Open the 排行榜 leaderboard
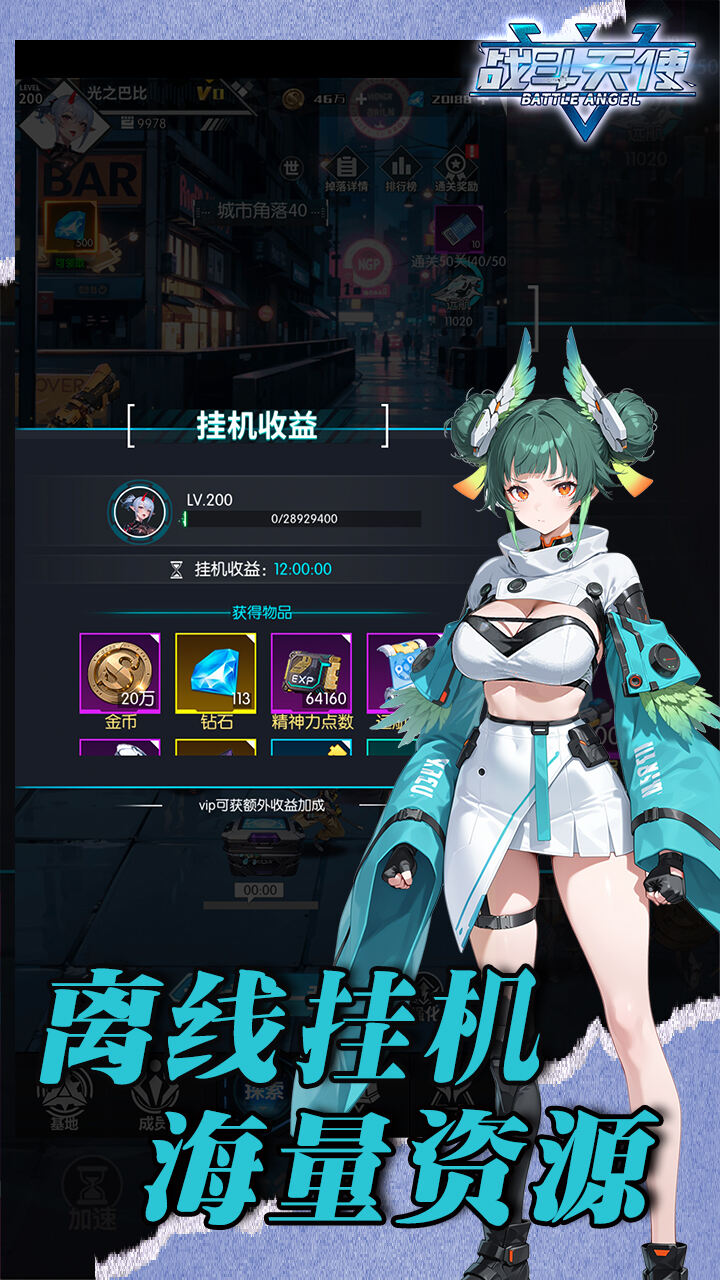The image size is (720, 1280). tap(402, 170)
